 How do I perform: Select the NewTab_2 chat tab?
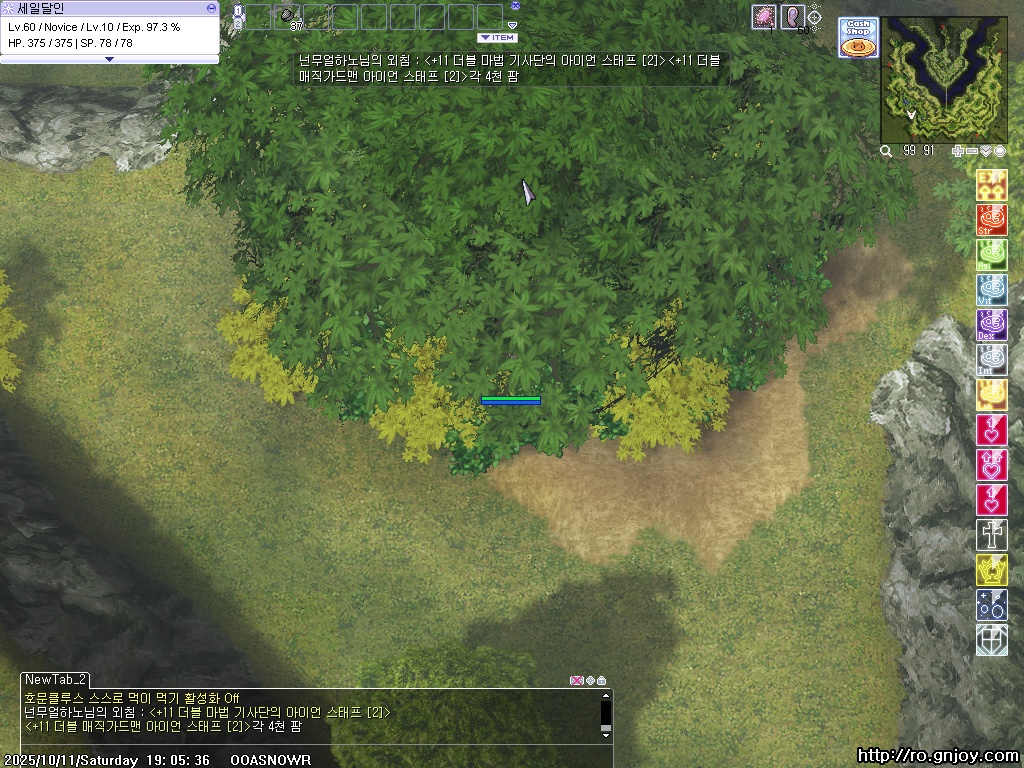click(56, 679)
